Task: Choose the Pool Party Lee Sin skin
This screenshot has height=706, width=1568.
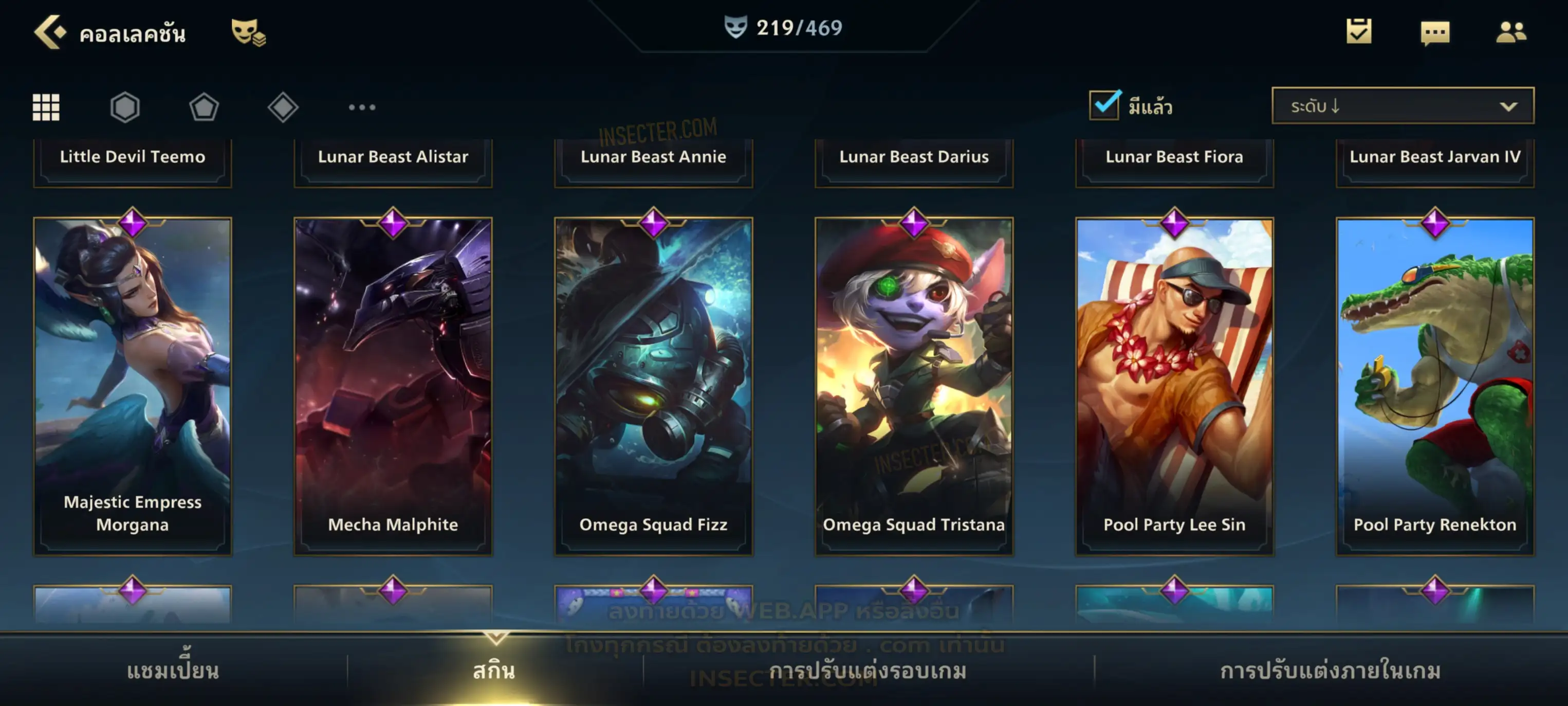Action: tap(1175, 386)
